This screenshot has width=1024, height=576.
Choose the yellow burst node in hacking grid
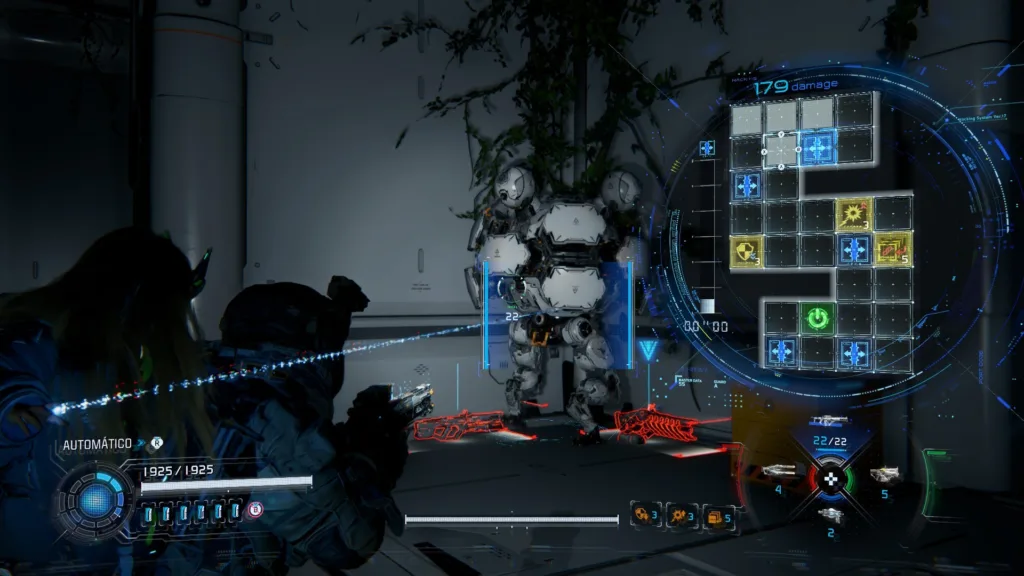[x=854, y=213]
